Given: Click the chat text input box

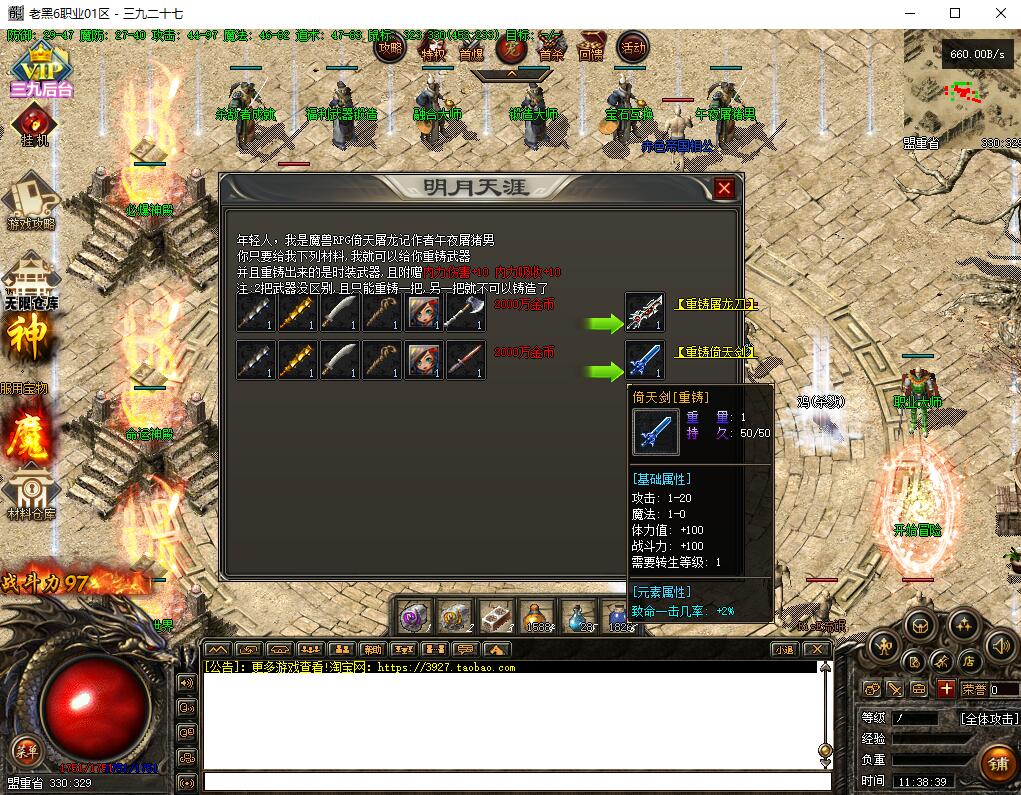Looking at the screenshot, I should coord(516,782).
